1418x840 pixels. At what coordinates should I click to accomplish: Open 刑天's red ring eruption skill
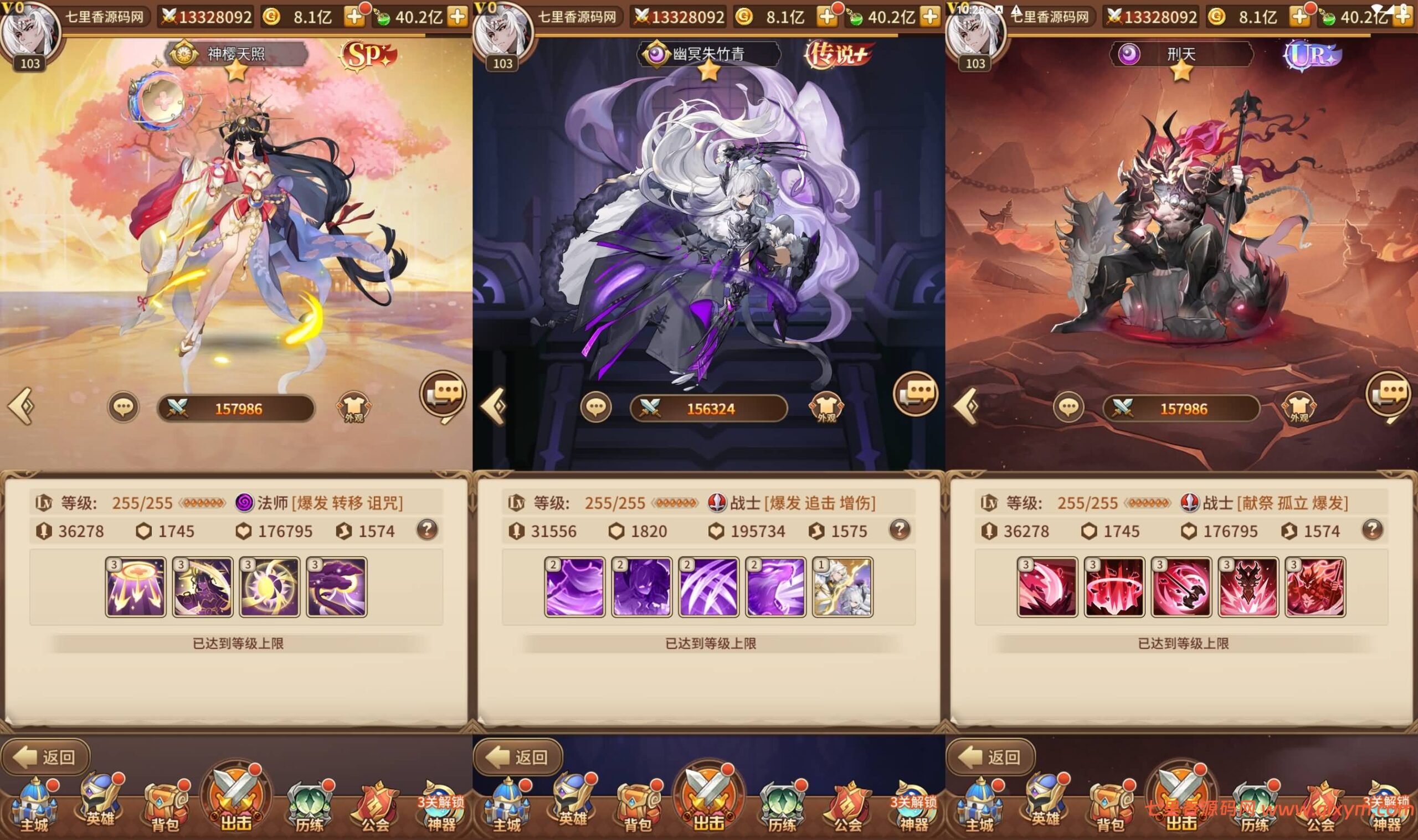pyautogui.click(x=1114, y=586)
